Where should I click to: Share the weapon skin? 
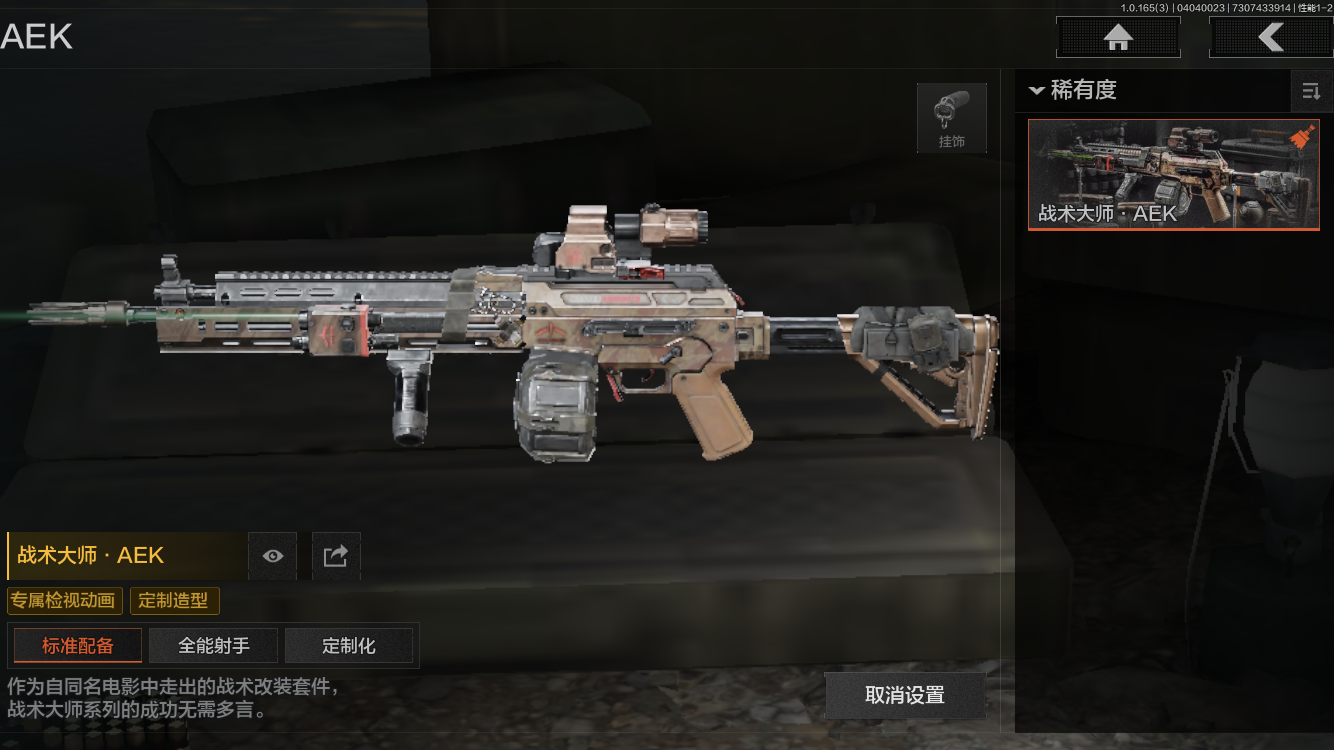pyautogui.click(x=336, y=556)
